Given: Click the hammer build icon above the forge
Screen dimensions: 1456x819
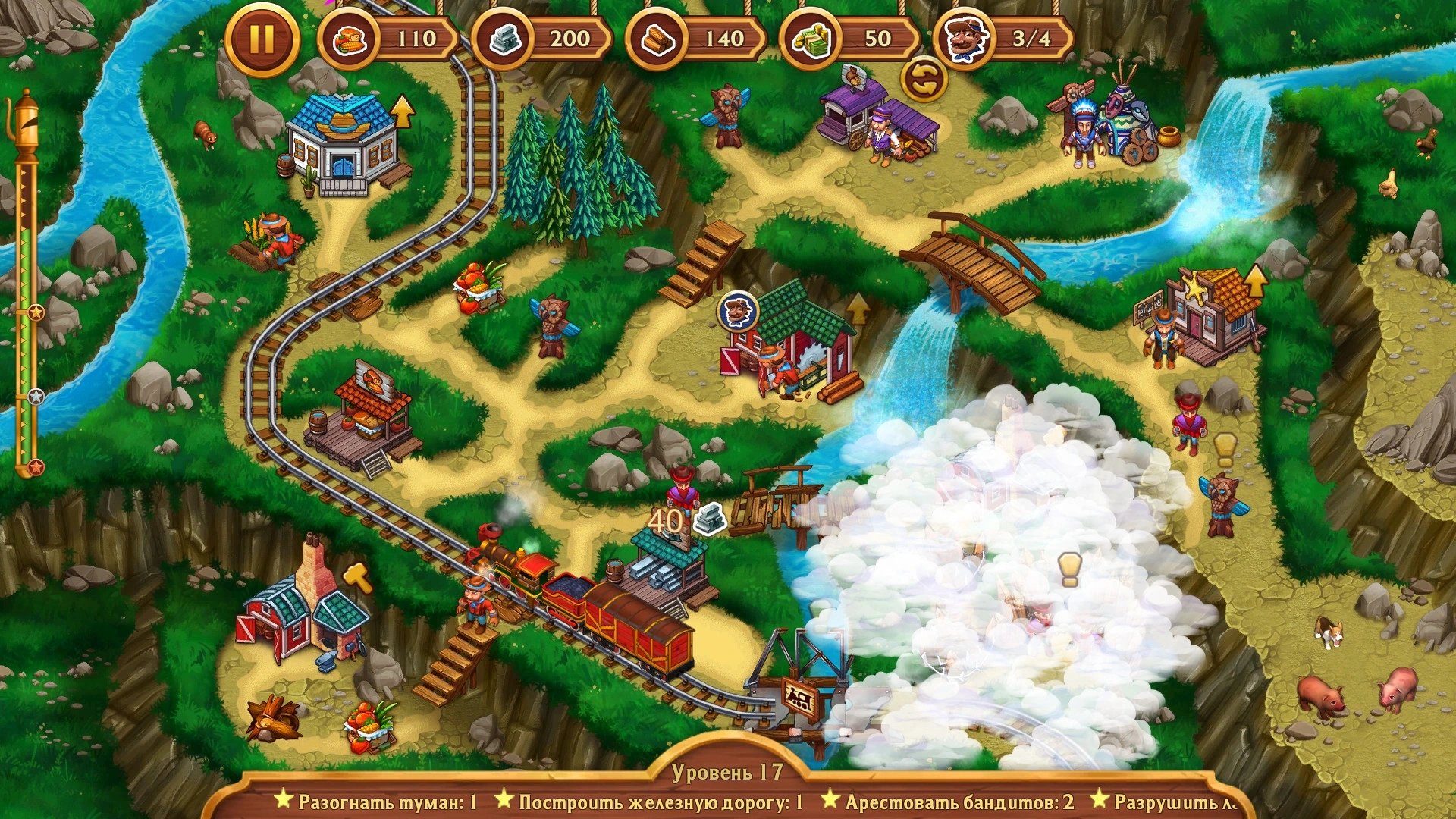Looking at the screenshot, I should pyautogui.click(x=358, y=578).
